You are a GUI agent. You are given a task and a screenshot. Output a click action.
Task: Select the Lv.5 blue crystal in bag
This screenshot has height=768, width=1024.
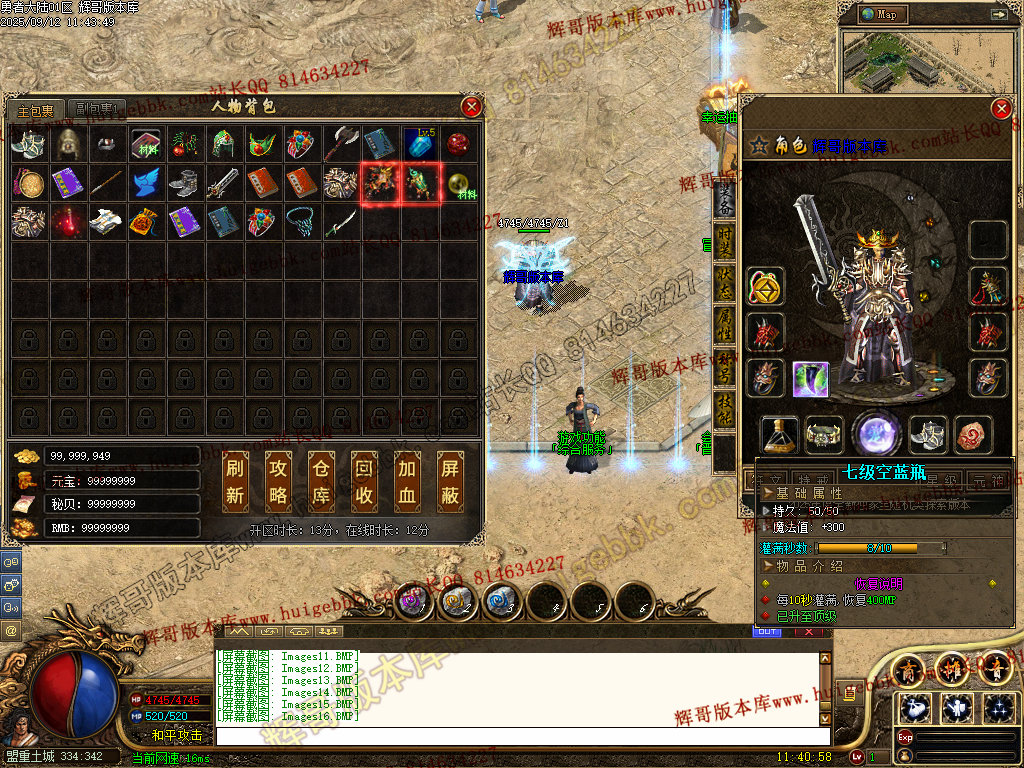tap(419, 144)
